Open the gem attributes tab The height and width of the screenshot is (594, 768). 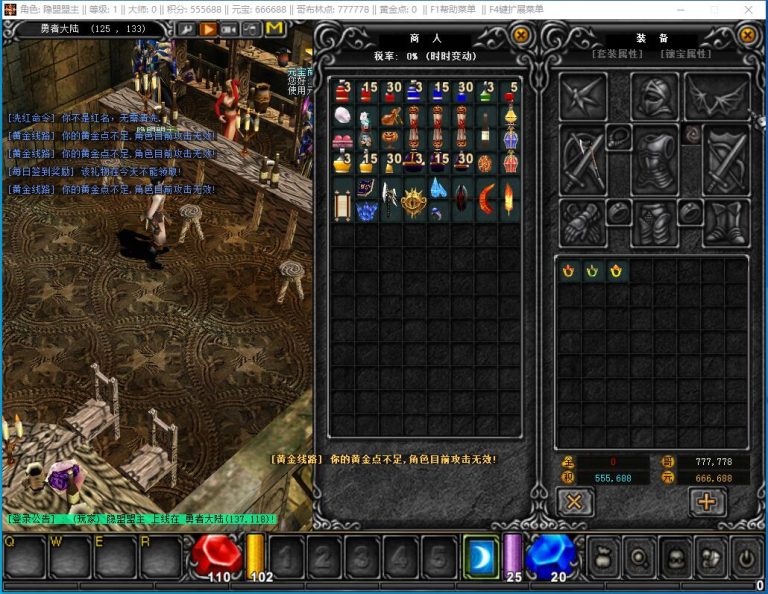[686, 54]
